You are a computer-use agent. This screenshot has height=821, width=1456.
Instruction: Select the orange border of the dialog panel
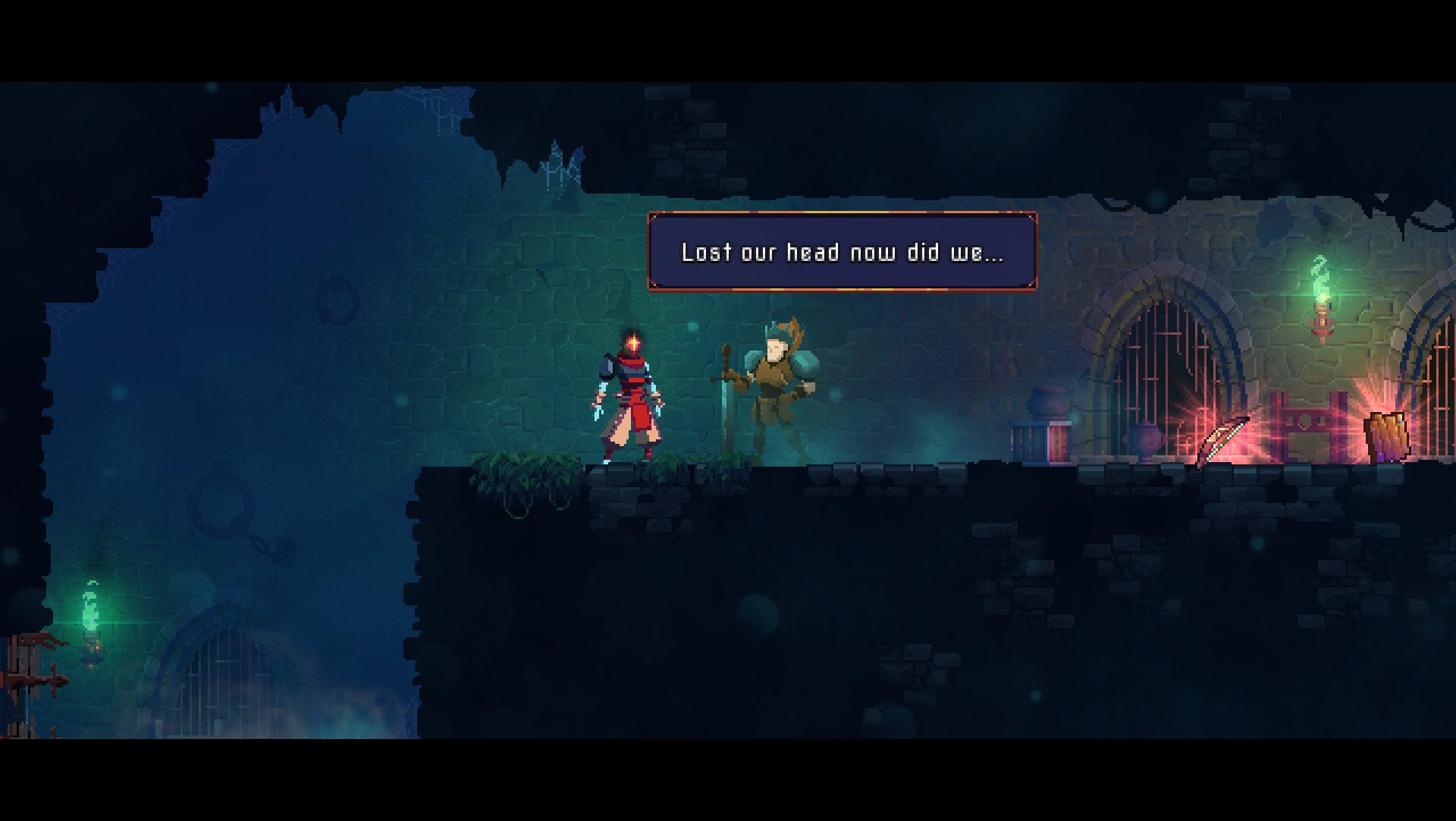(842, 215)
